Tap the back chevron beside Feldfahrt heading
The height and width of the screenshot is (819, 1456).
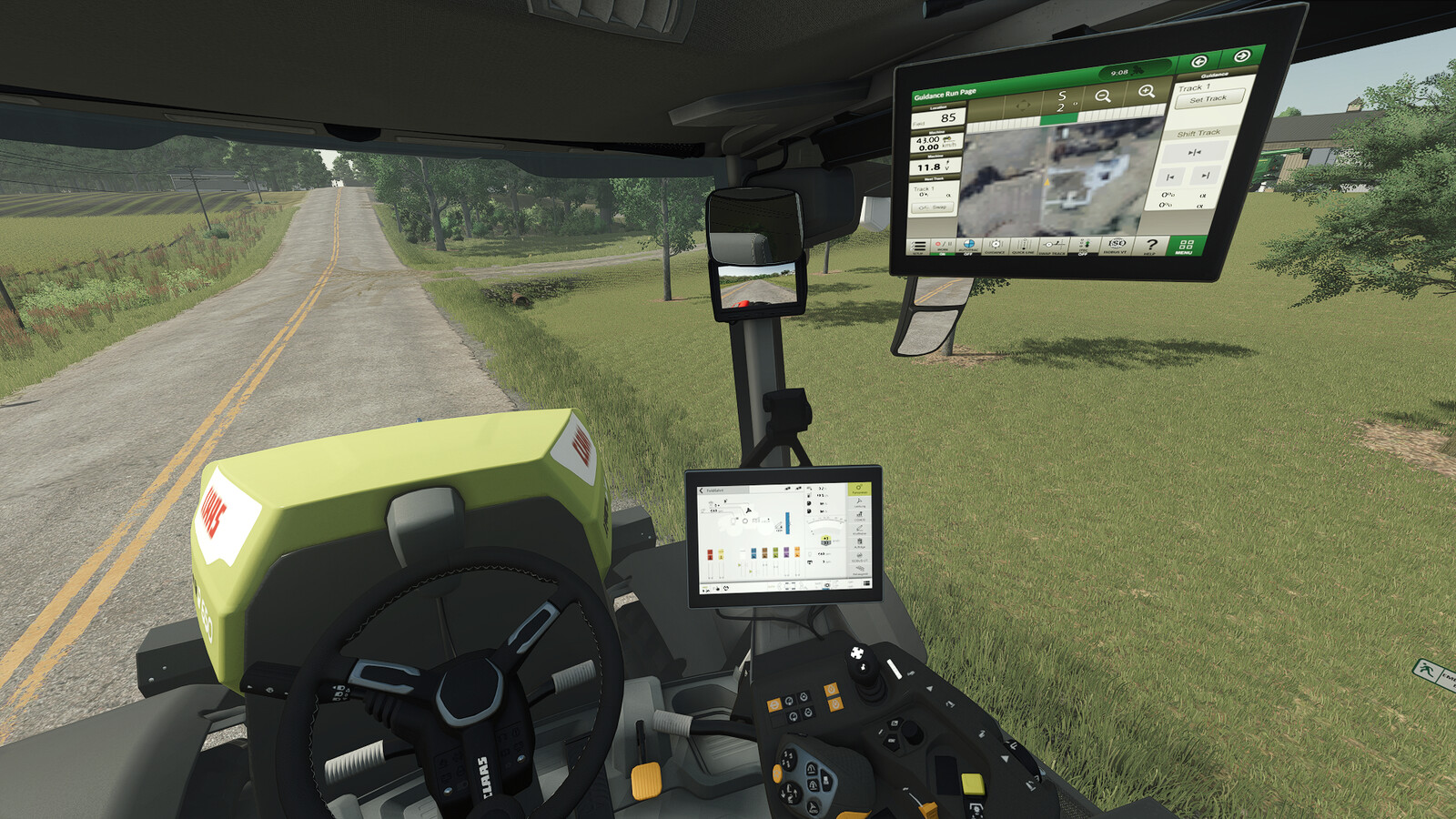tap(701, 490)
